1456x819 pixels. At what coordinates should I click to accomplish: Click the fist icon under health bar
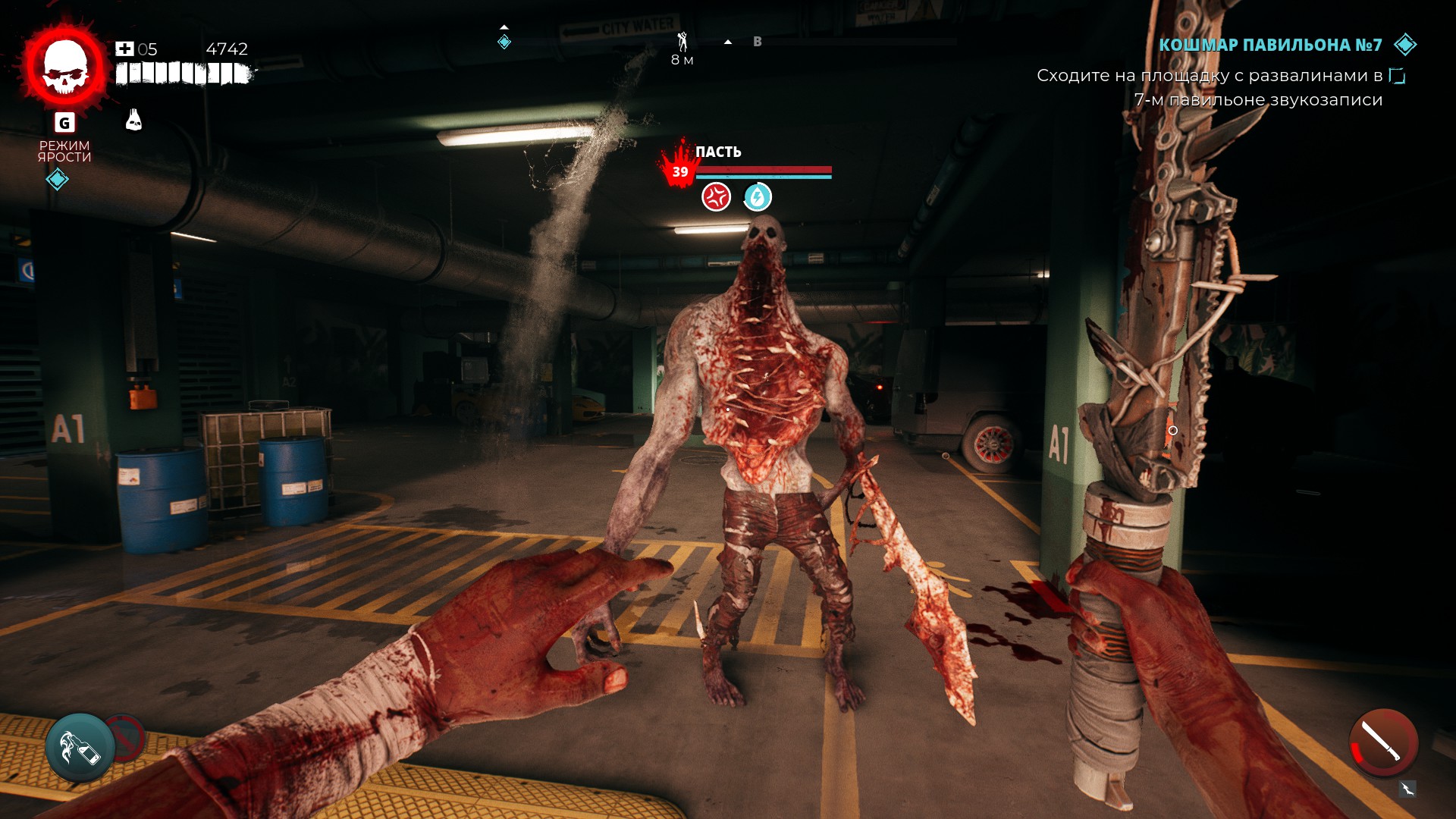pyautogui.click(x=133, y=120)
